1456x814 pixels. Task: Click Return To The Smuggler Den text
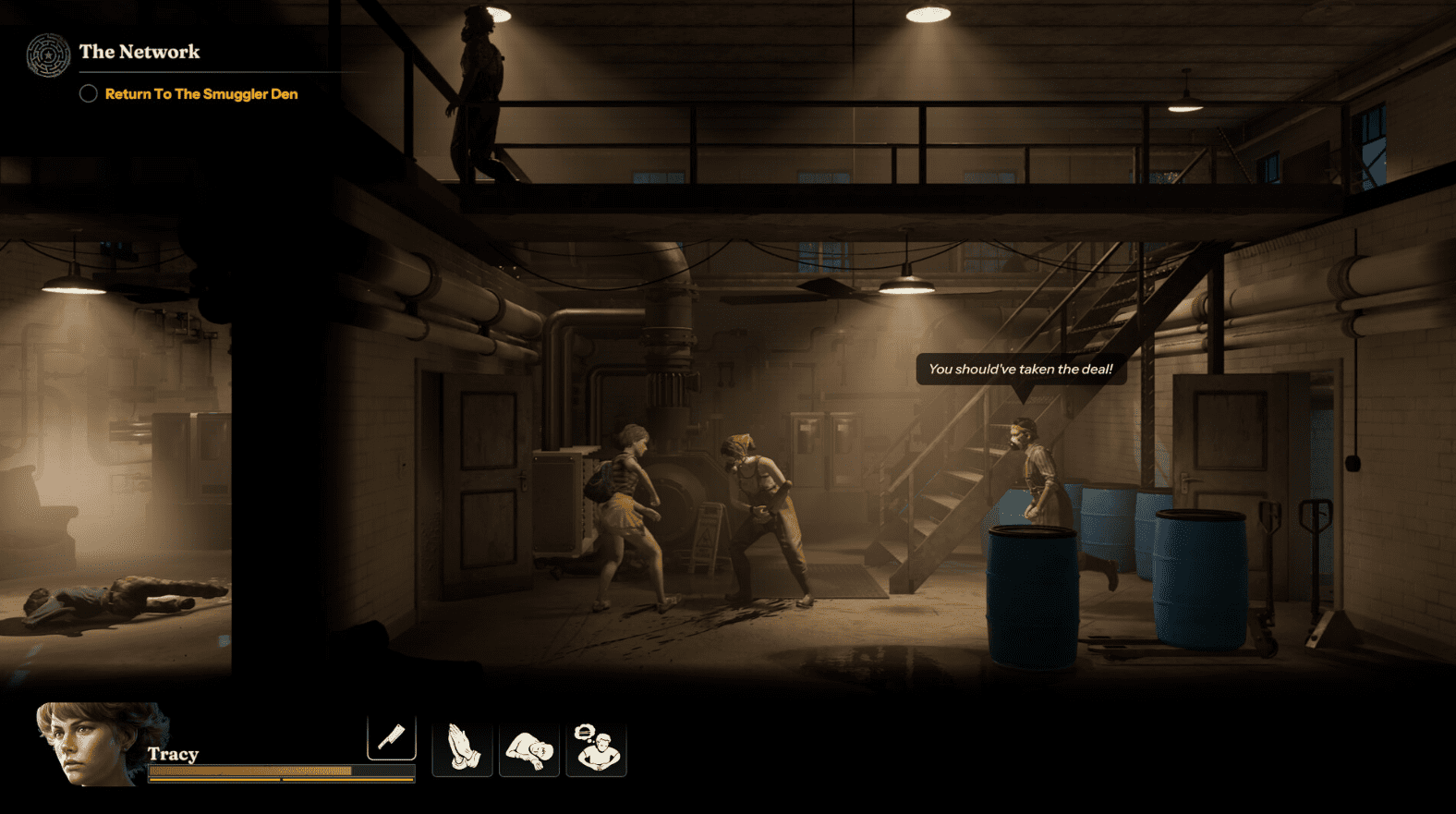(x=200, y=93)
